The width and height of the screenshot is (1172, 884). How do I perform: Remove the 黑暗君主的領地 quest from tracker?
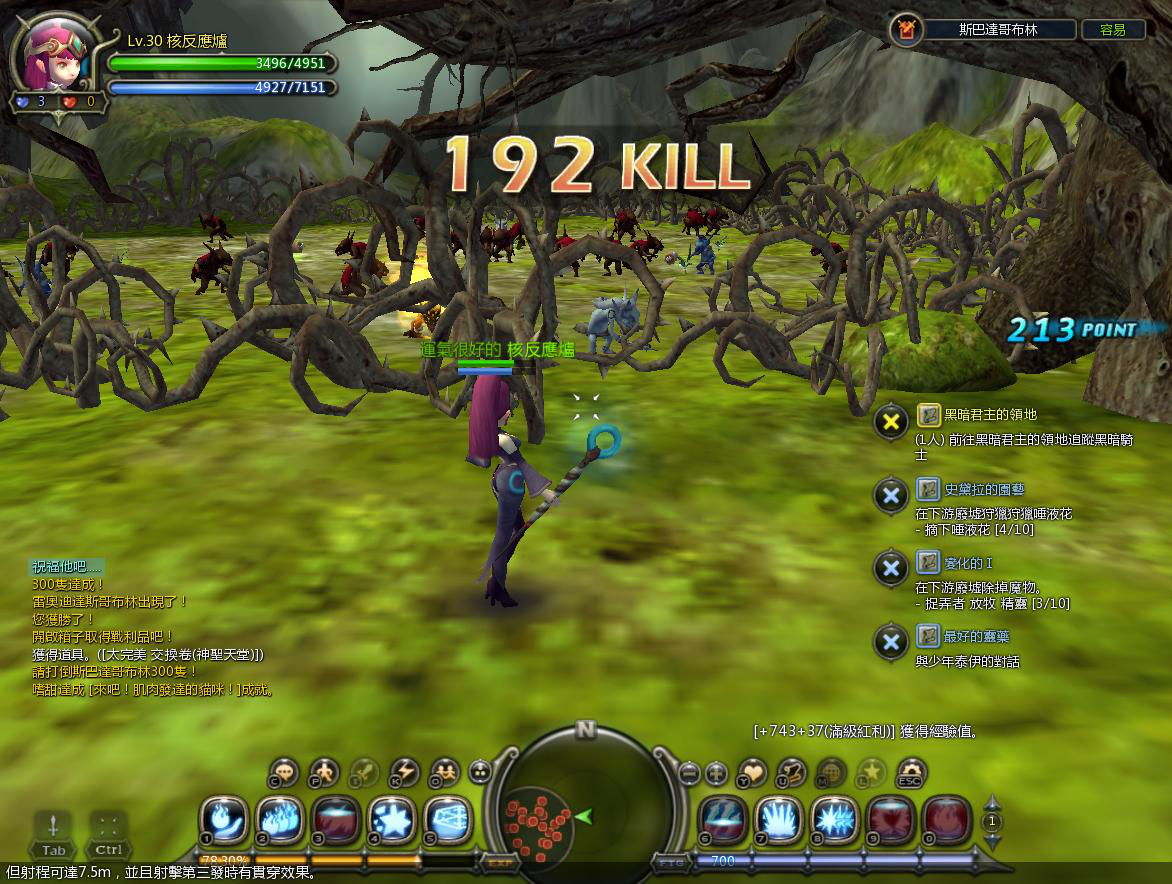point(890,421)
